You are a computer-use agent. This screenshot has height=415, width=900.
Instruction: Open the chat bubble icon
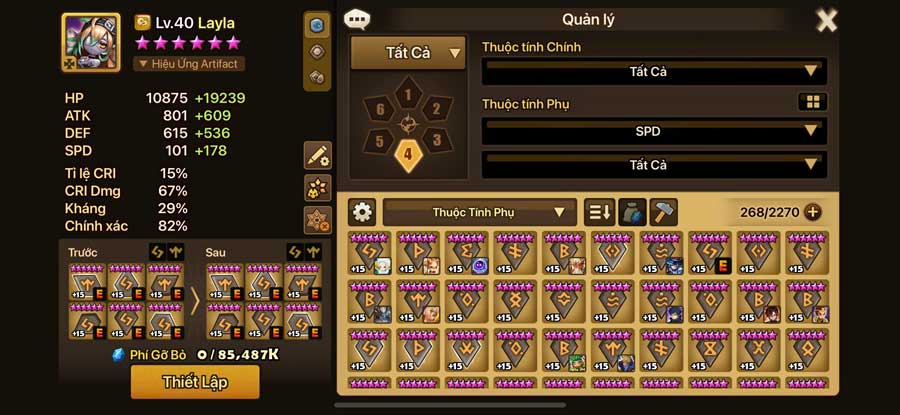[x=355, y=19]
